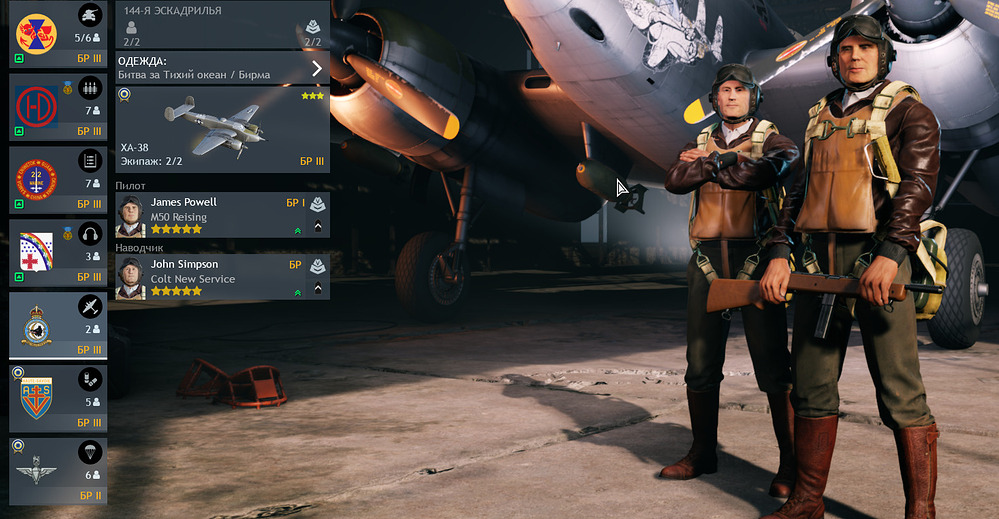Select the A-S shield emblem squad
This screenshot has height=519, width=999.
(57, 398)
